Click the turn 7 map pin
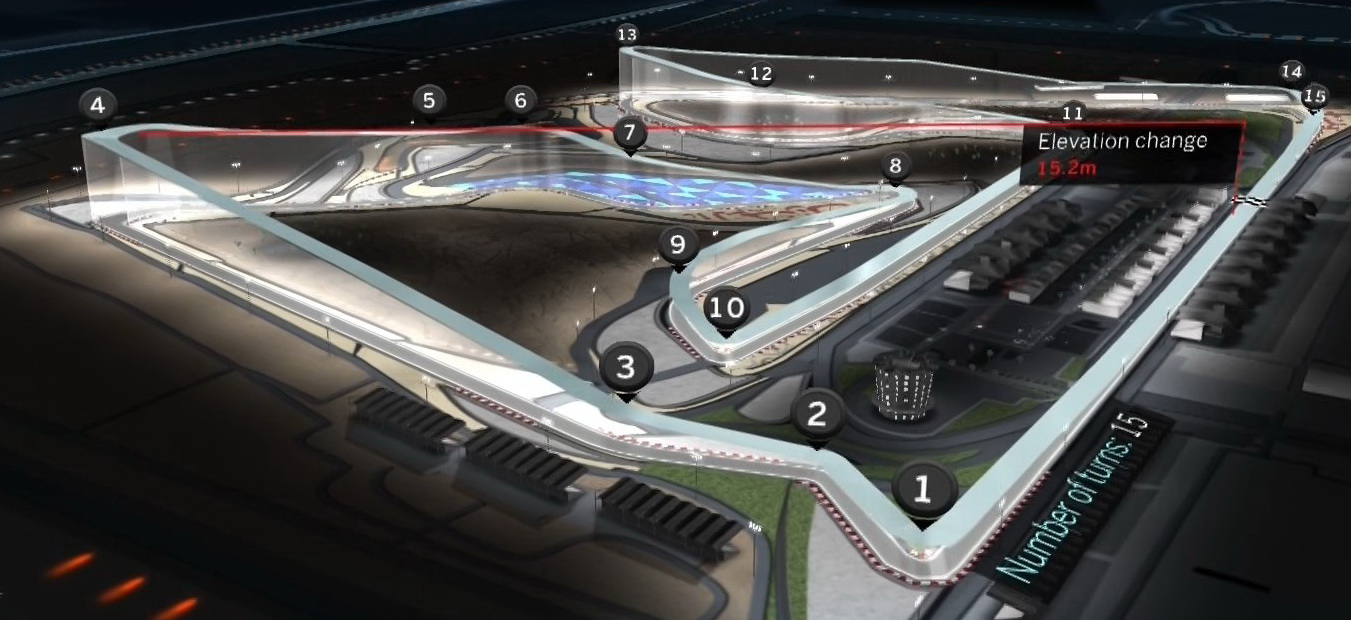 (x=628, y=132)
